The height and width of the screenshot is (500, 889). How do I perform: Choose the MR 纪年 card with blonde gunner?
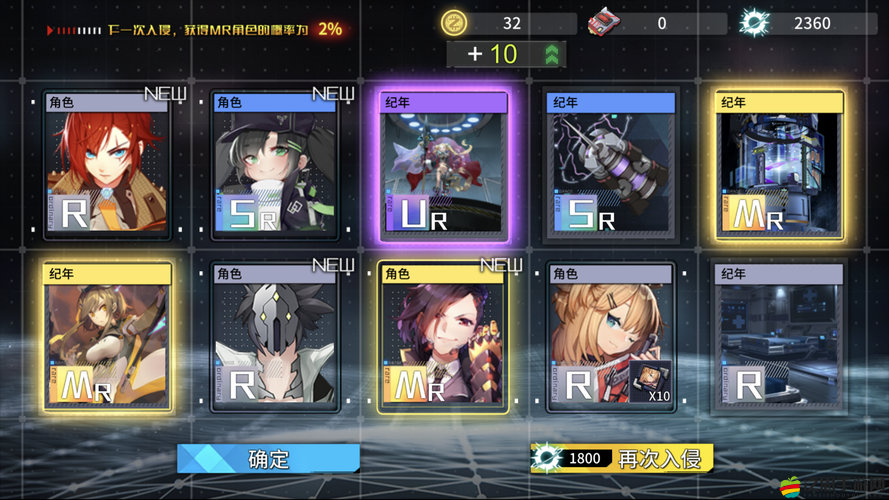[108, 337]
